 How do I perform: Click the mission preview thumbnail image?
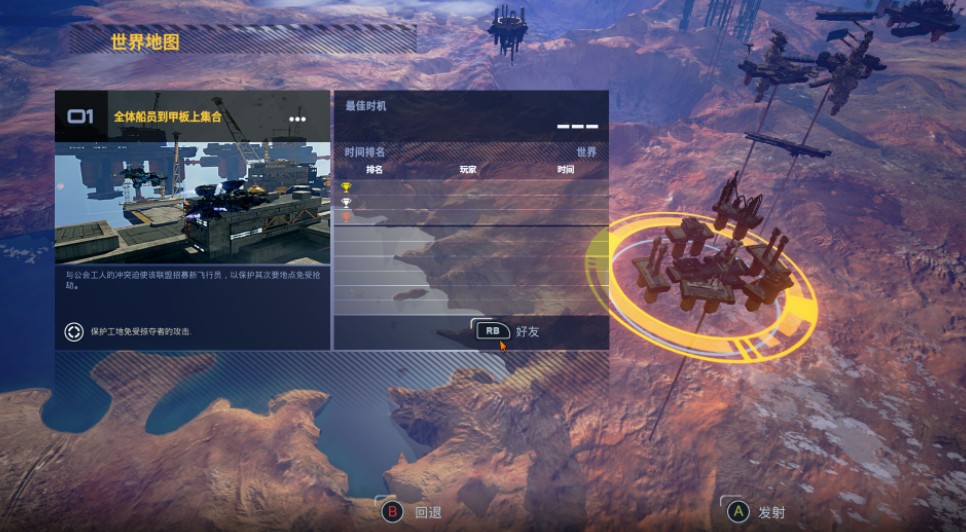(x=192, y=202)
